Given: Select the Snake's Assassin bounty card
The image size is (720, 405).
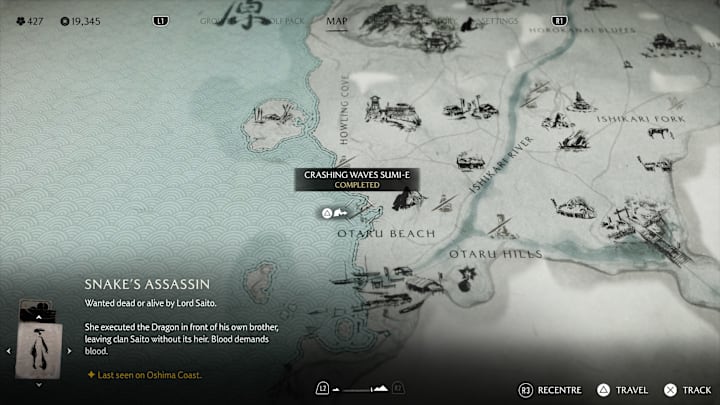Looking at the screenshot, I should click(x=38, y=341).
